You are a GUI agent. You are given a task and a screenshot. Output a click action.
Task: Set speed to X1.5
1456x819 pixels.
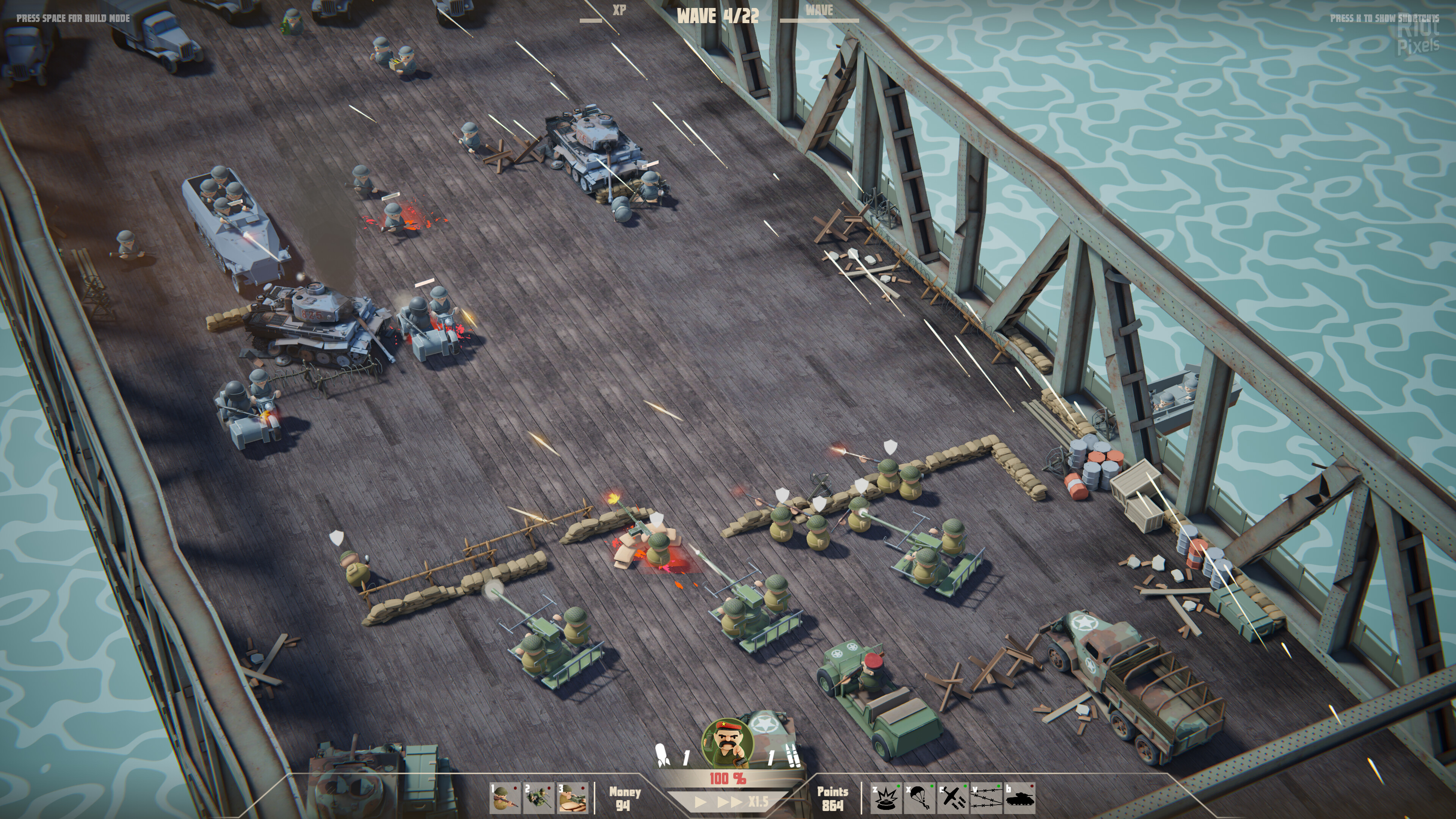point(758,802)
